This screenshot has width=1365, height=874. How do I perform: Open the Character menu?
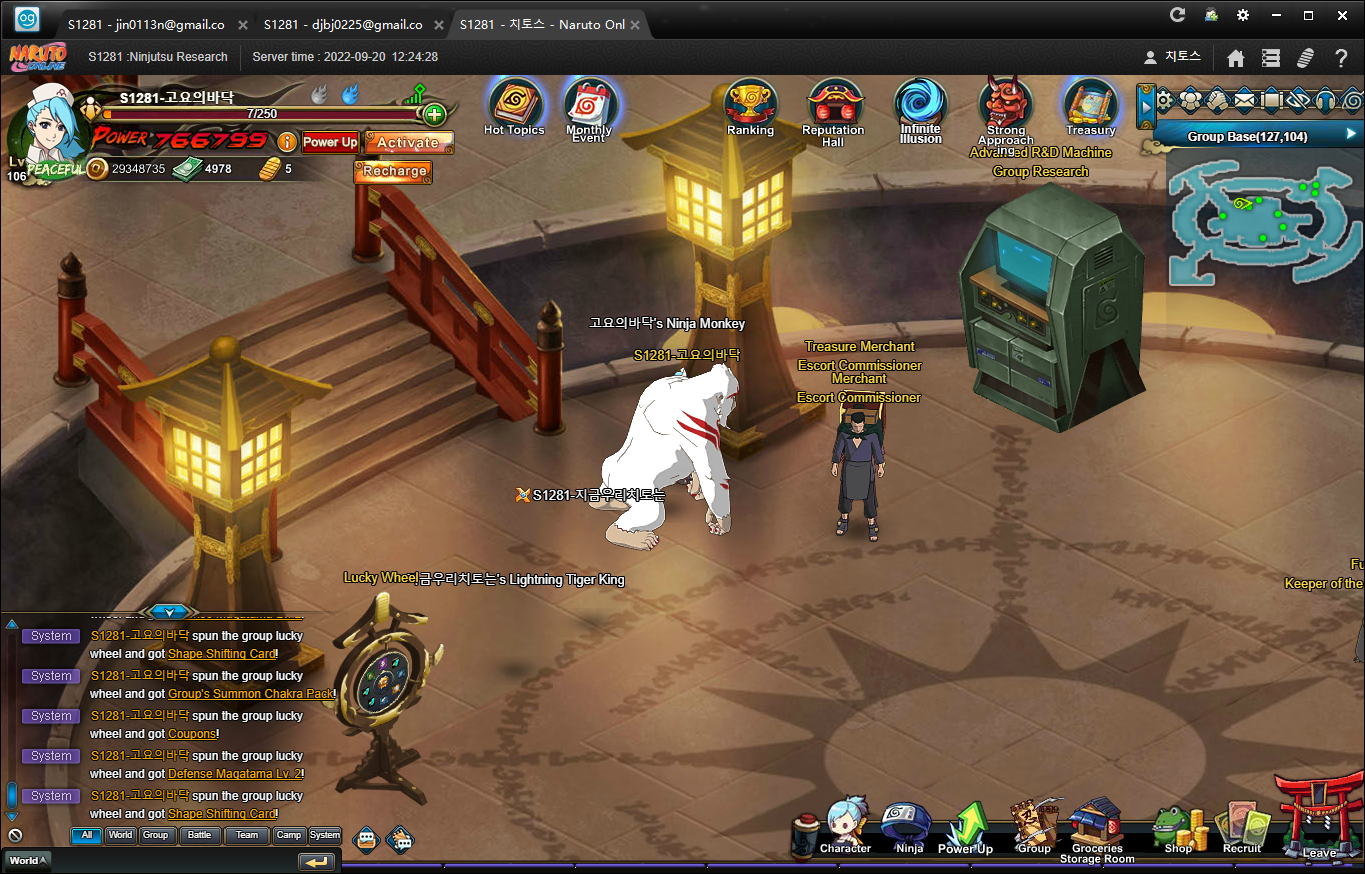pos(845,826)
